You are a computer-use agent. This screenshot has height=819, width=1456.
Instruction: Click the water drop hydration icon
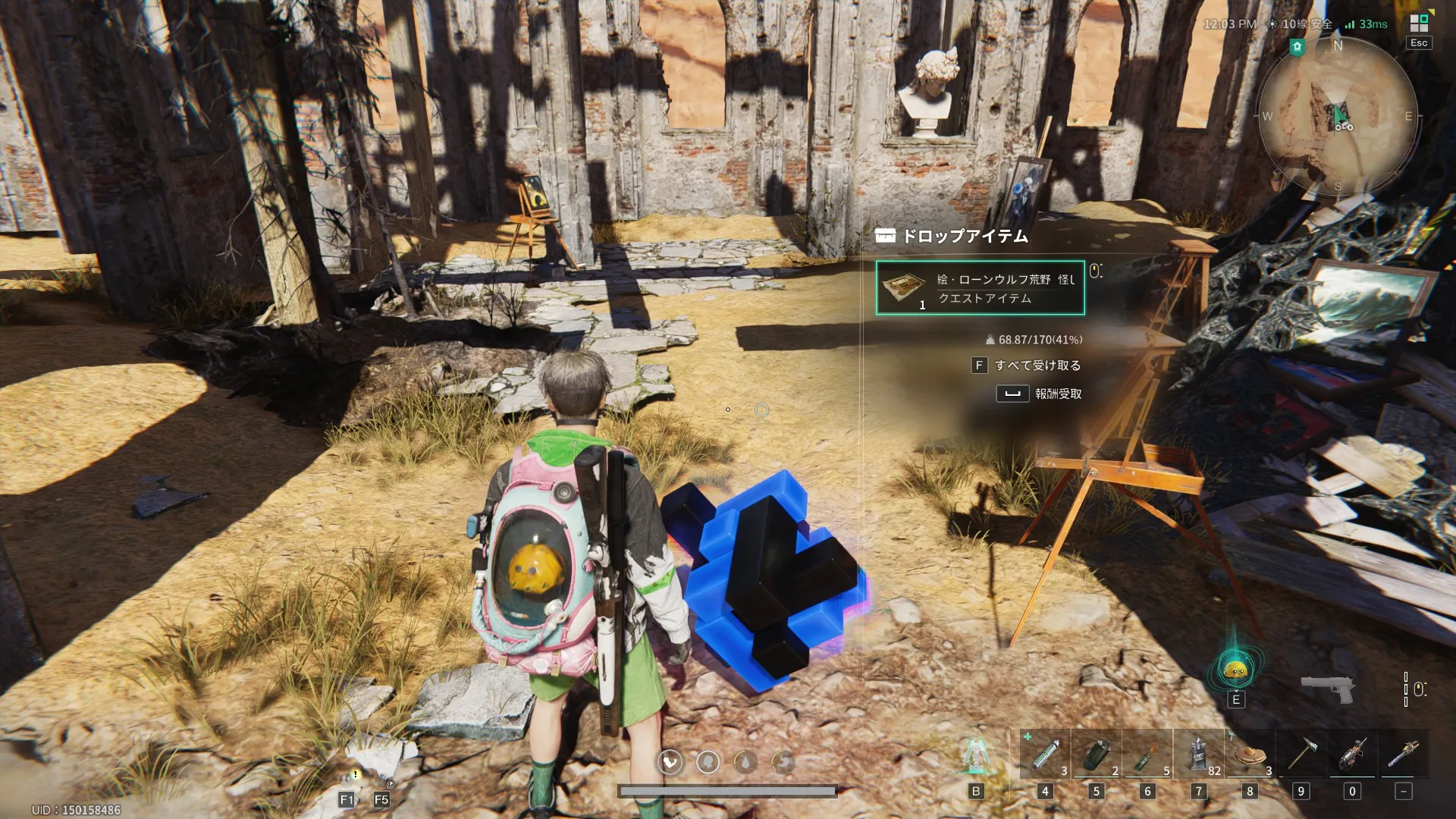pyautogui.click(x=745, y=761)
